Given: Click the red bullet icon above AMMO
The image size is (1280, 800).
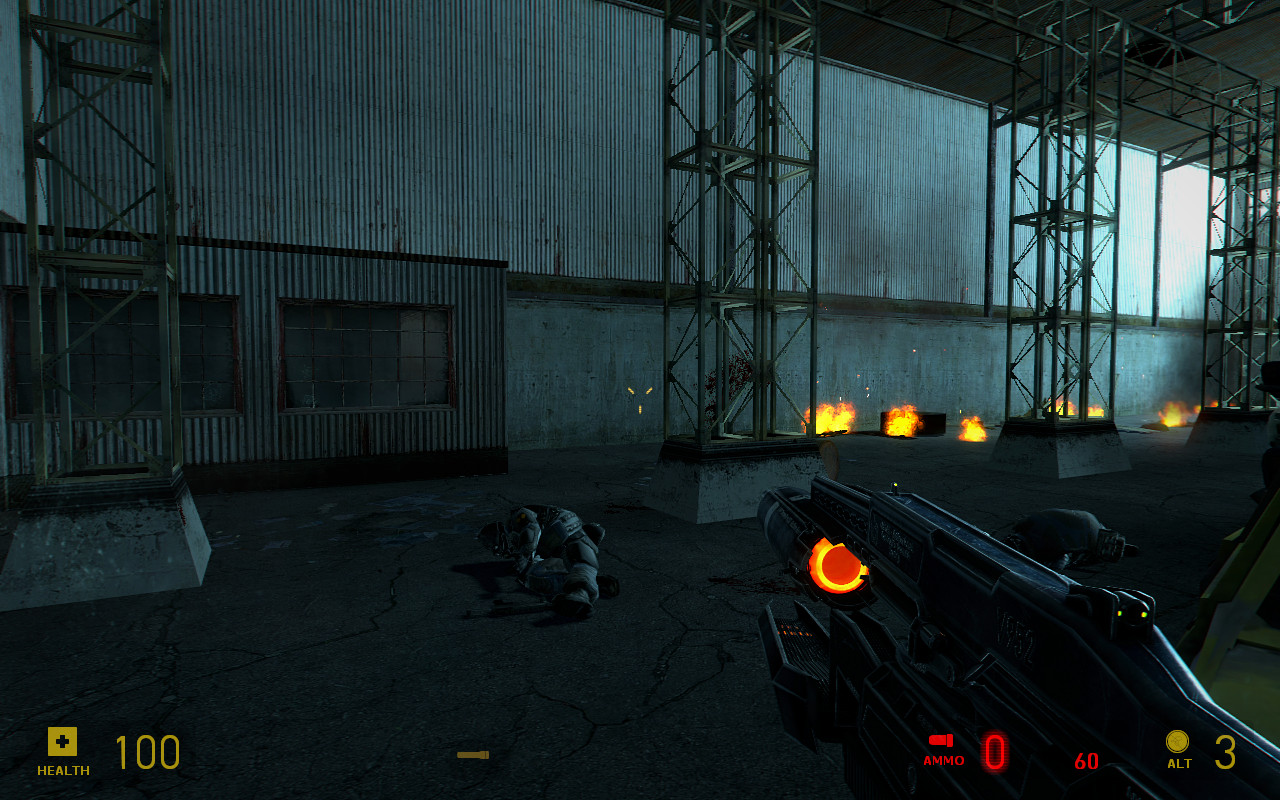Looking at the screenshot, I should click(940, 739).
